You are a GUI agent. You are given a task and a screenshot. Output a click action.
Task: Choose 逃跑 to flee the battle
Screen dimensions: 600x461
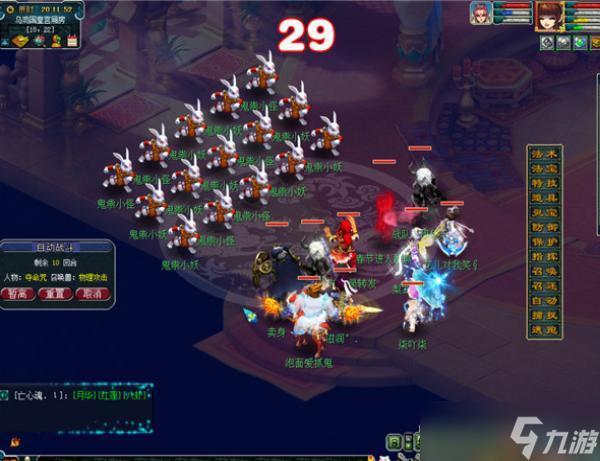click(x=546, y=329)
